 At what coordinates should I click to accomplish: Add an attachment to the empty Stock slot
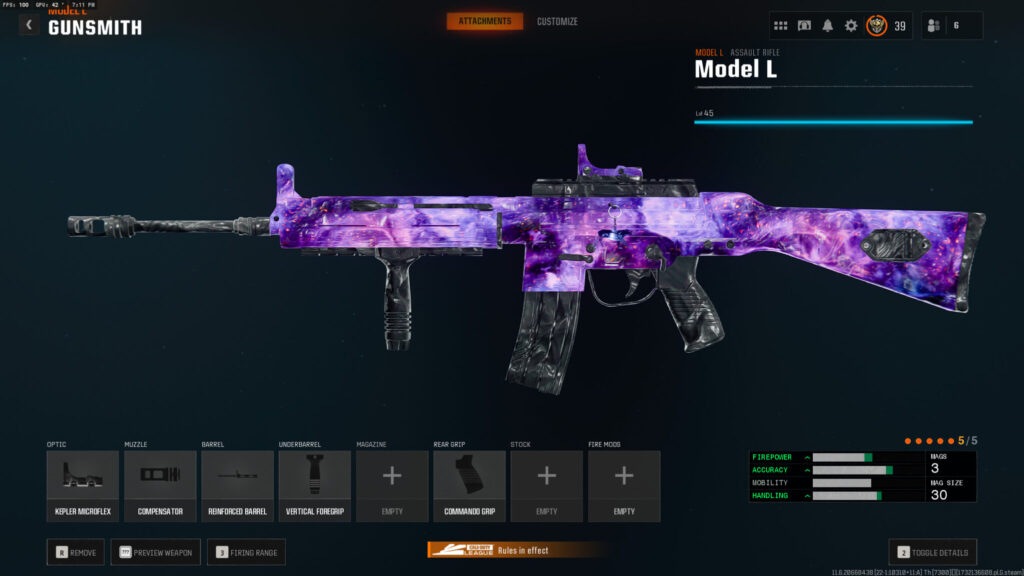(547, 485)
